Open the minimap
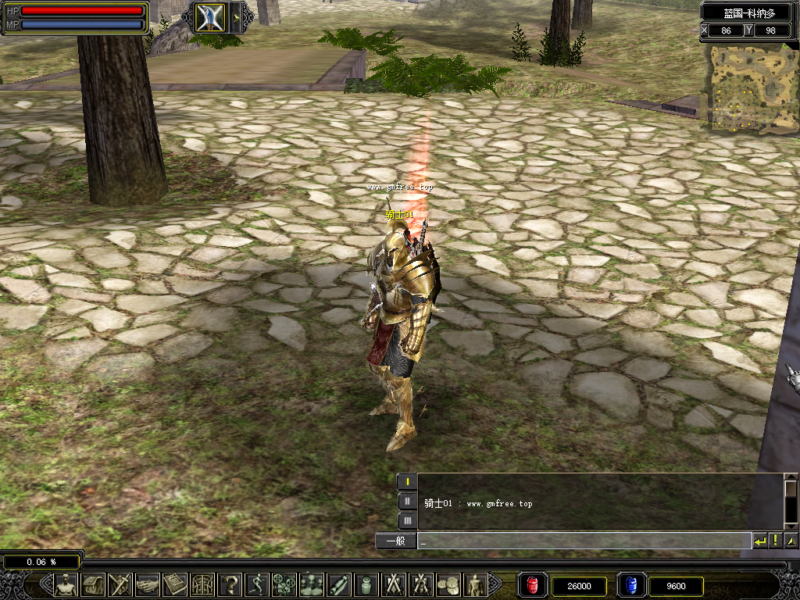Viewport: 800px width, 600px height. 754,87
